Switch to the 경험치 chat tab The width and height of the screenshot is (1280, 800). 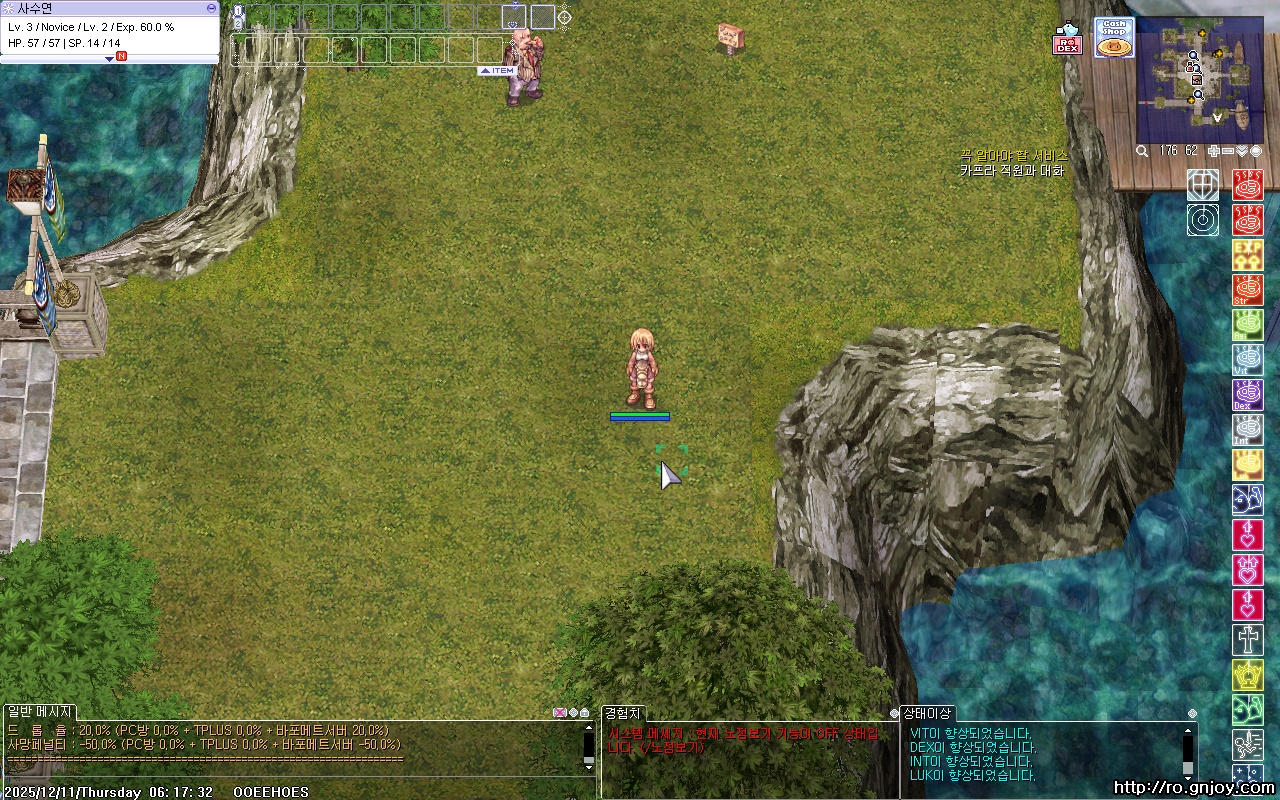tap(623, 713)
